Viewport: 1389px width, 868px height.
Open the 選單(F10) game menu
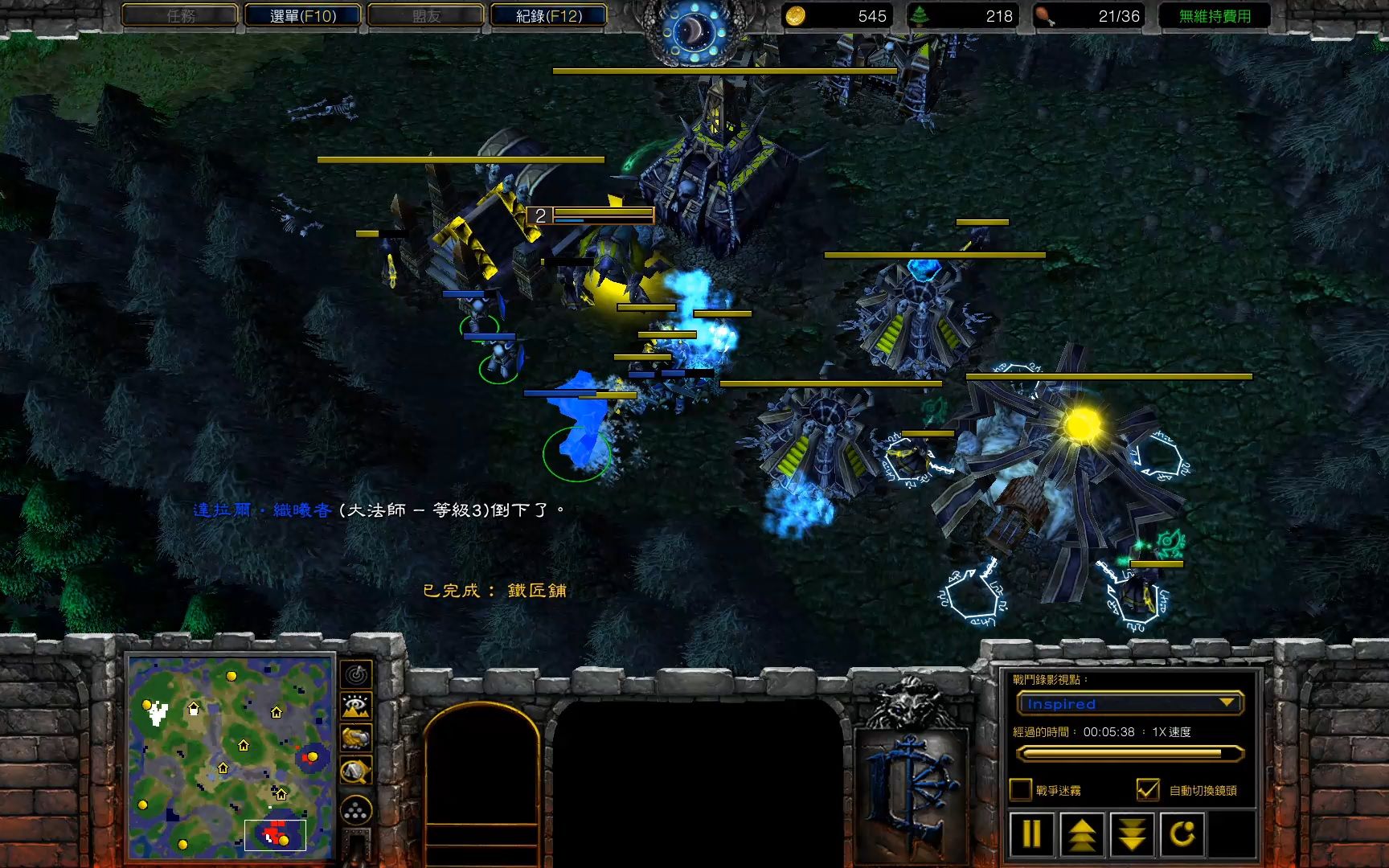302,15
